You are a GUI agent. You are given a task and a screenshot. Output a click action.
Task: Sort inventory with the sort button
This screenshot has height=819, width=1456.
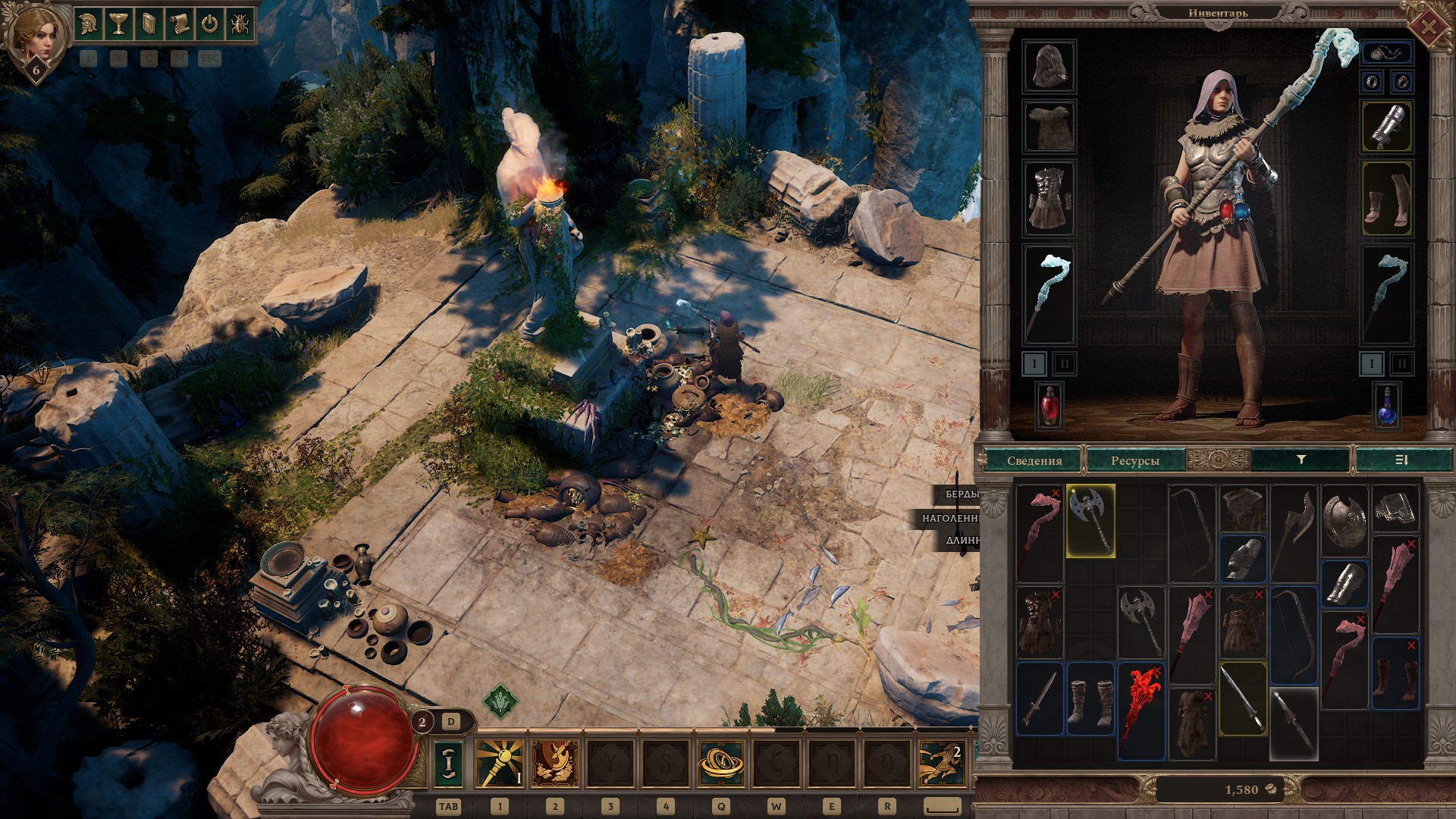1401,460
